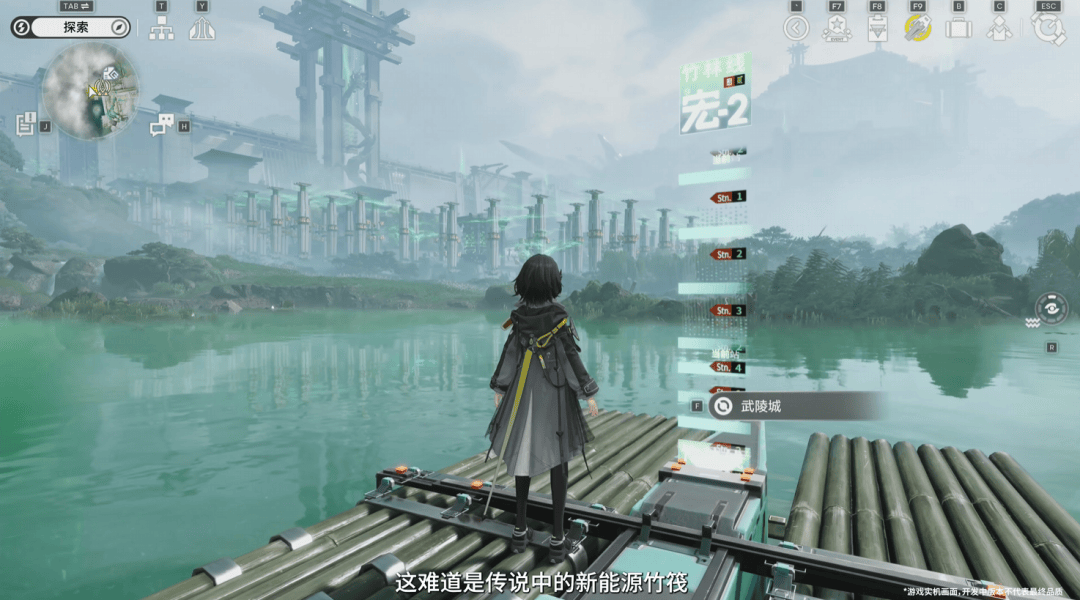
Task: Activate the eye scan icon on right edge
Action: pyautogui.click(x=1051, y=308)
